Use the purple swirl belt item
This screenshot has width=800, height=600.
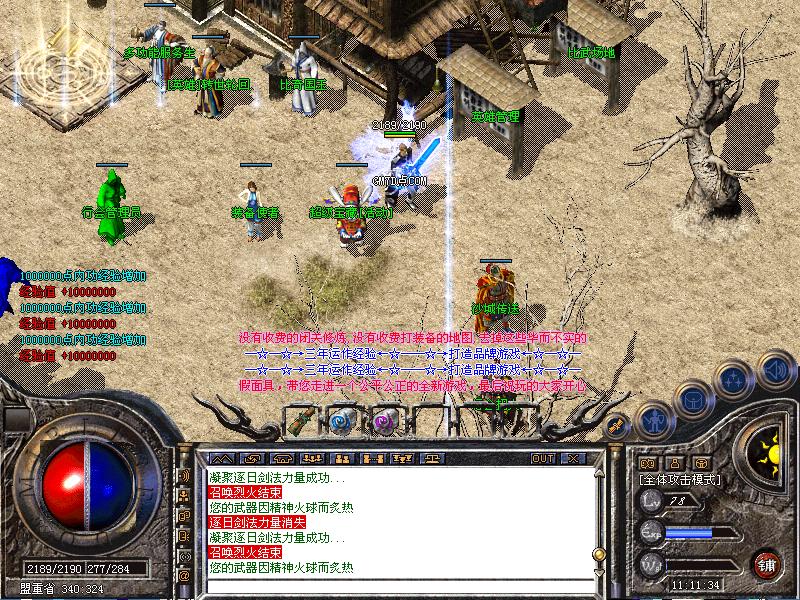tap(385, 421)
